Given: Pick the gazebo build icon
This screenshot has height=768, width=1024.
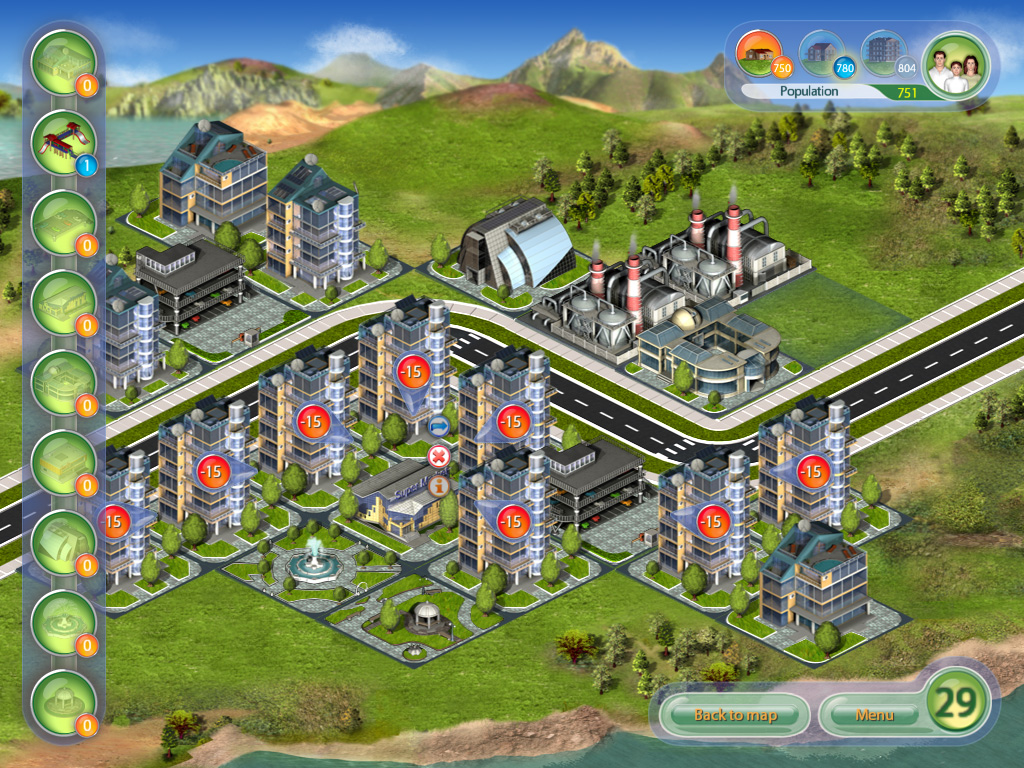Looking at the screenshot, I should [64, 703].
